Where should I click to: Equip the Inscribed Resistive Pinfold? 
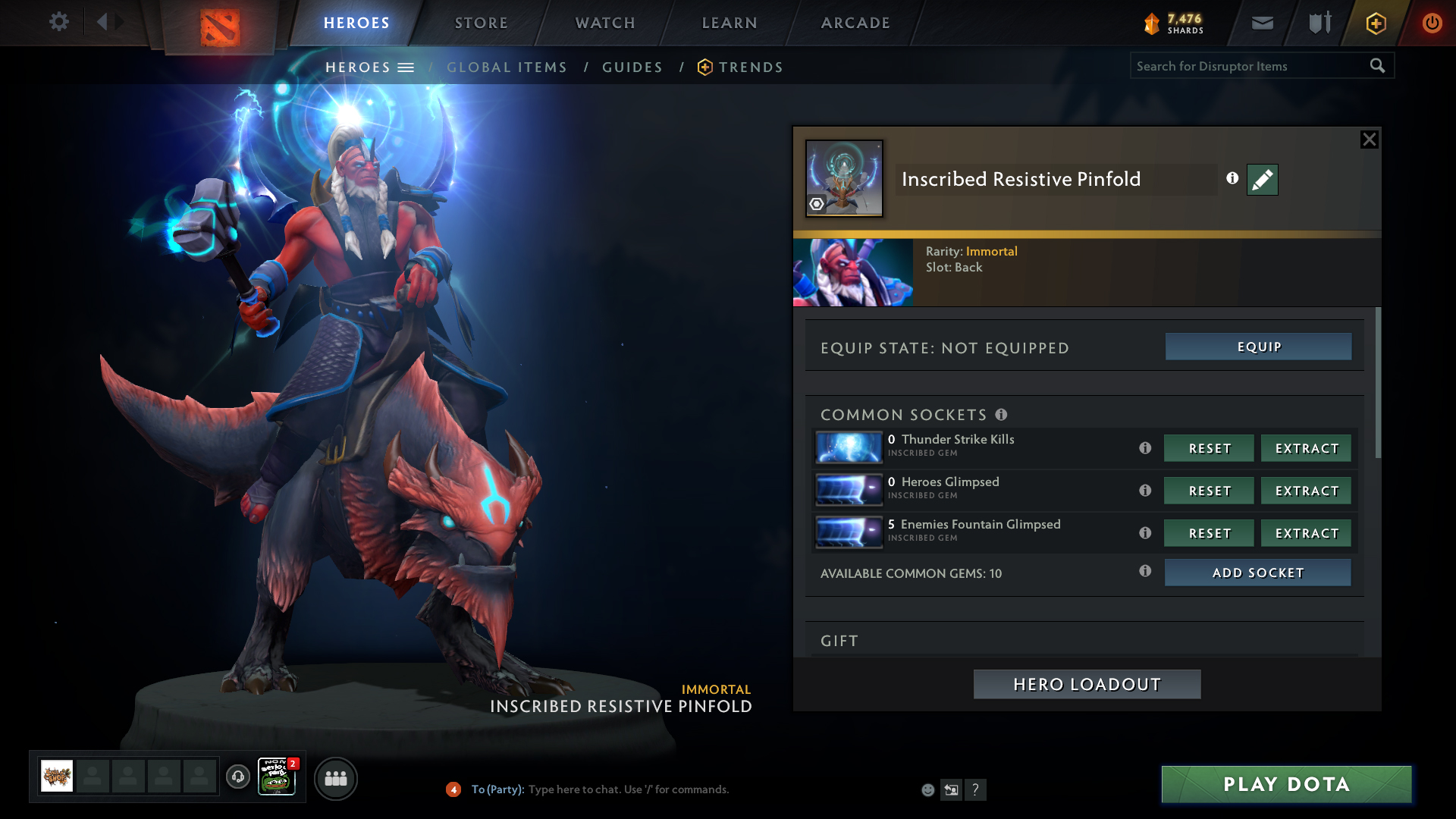point(1258,347)
